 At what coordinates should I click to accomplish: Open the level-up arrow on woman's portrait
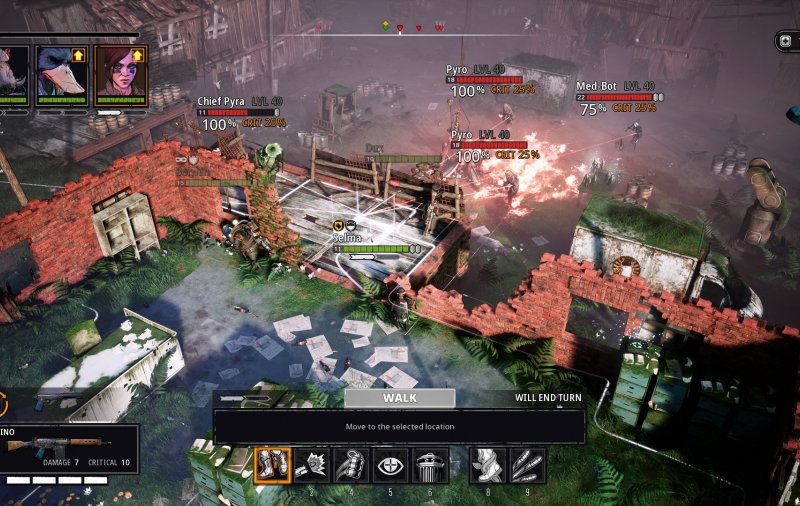click(x=138, y=54)
